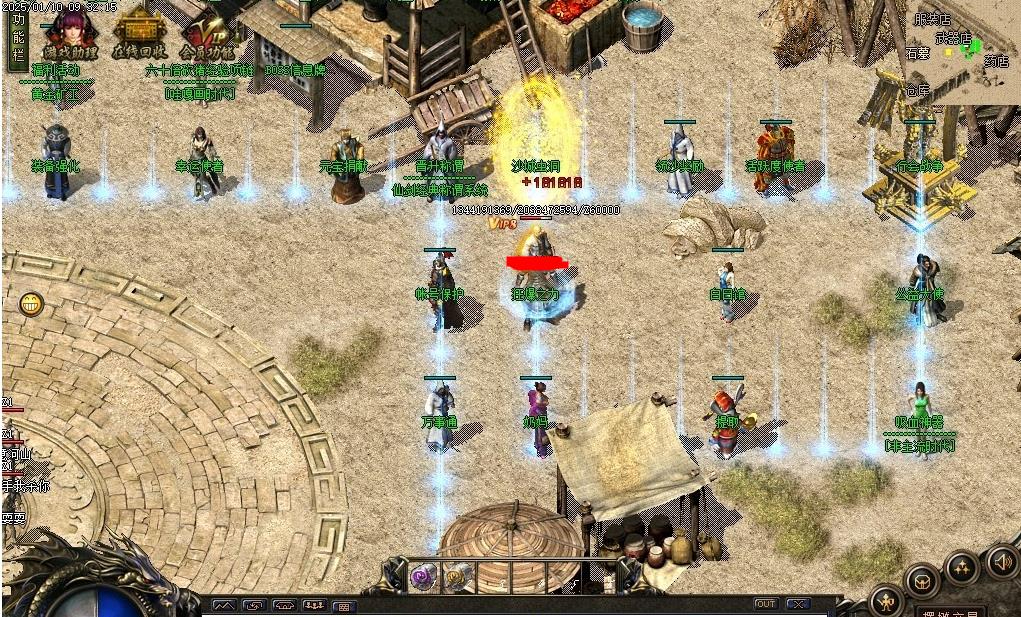Click the yellow smiley face icon

click(x=31, y=304)
